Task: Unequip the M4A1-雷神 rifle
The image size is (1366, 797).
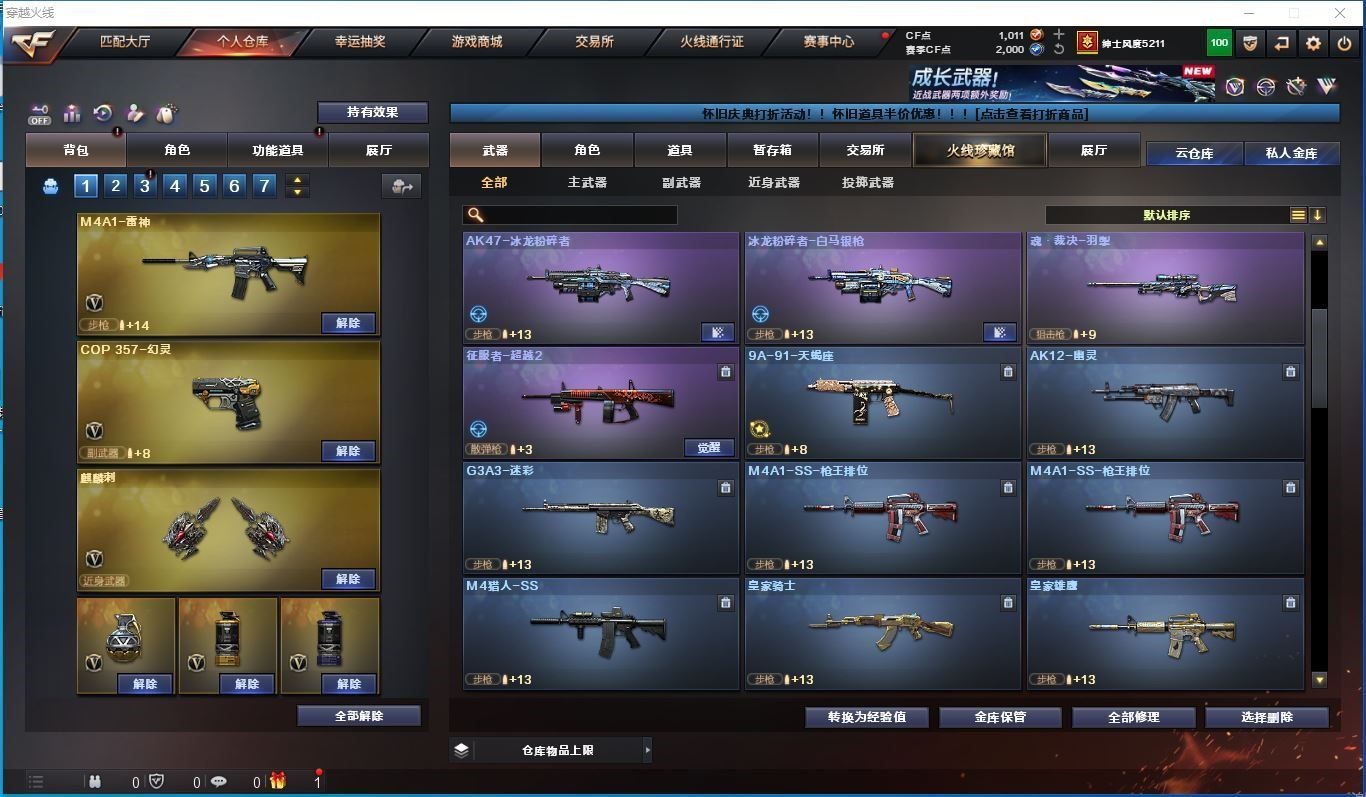Action: coord(348,323)
